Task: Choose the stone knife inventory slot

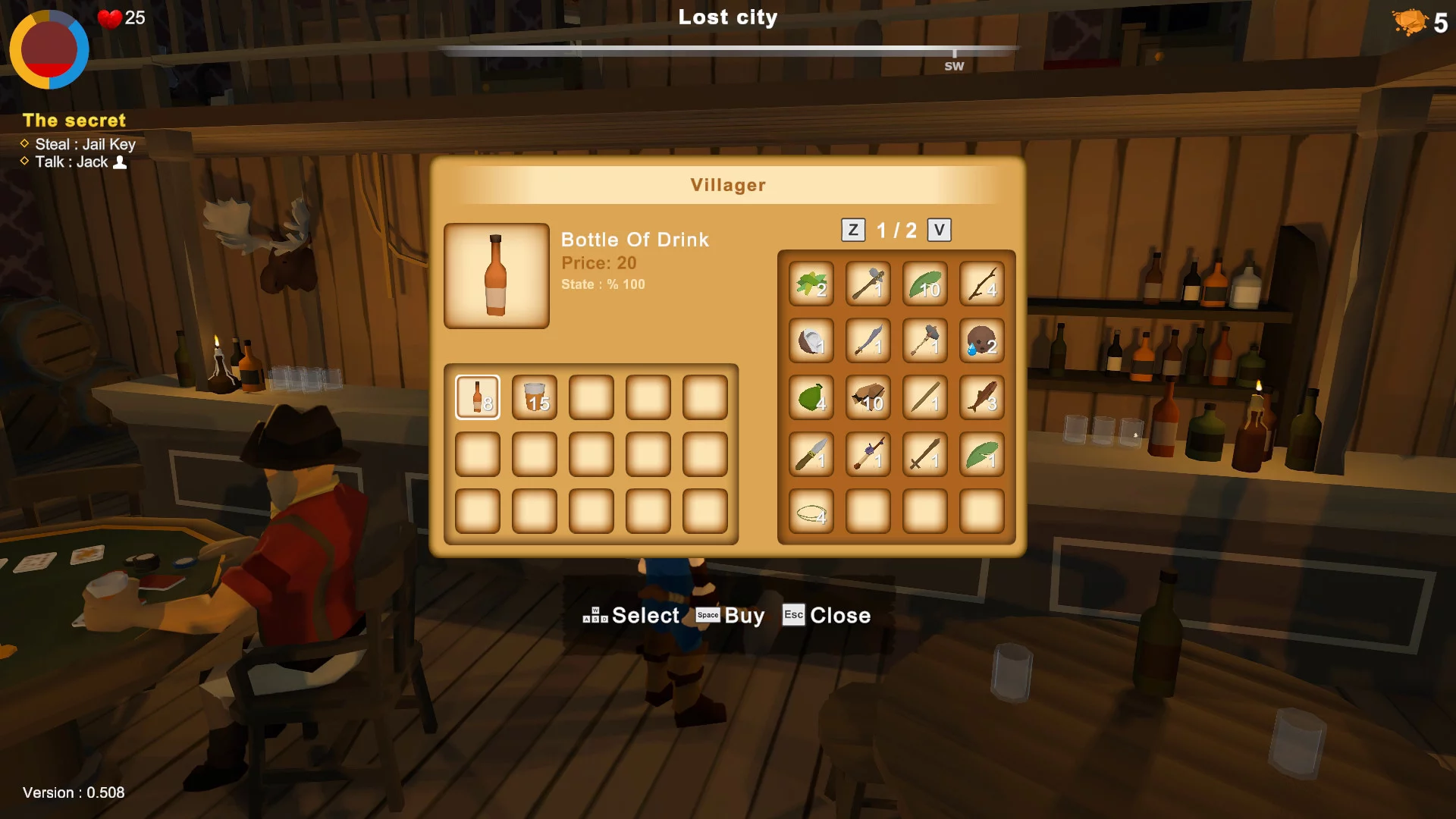Action: (811, 454)
